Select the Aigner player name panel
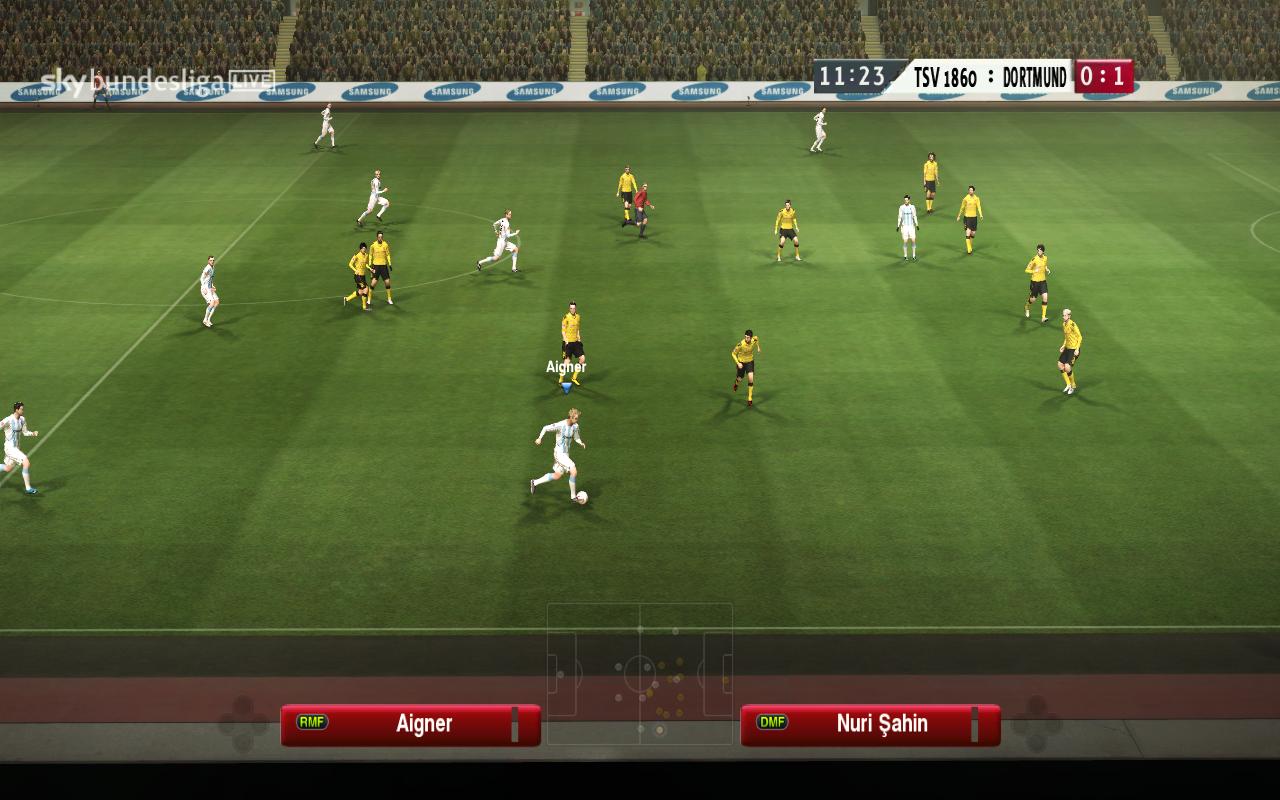 point(411,725)
